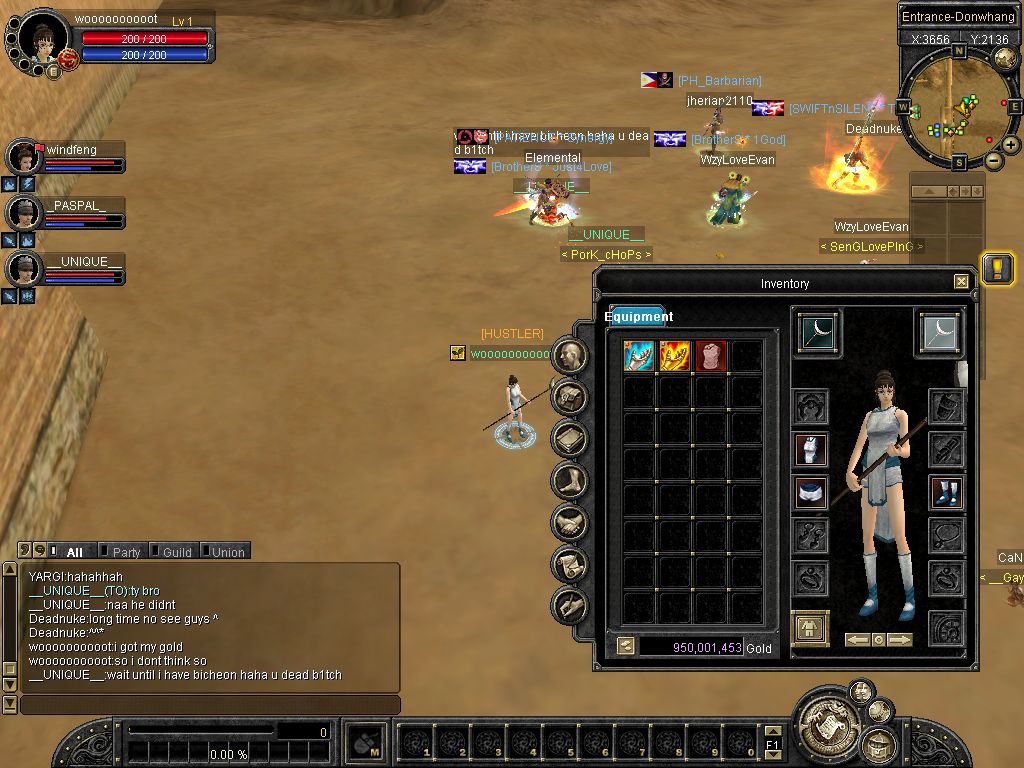Image resolution: width=1024 pixels, height=768 pixels.
Task: Open the avatar costume button under equipment
Action: 810,629
